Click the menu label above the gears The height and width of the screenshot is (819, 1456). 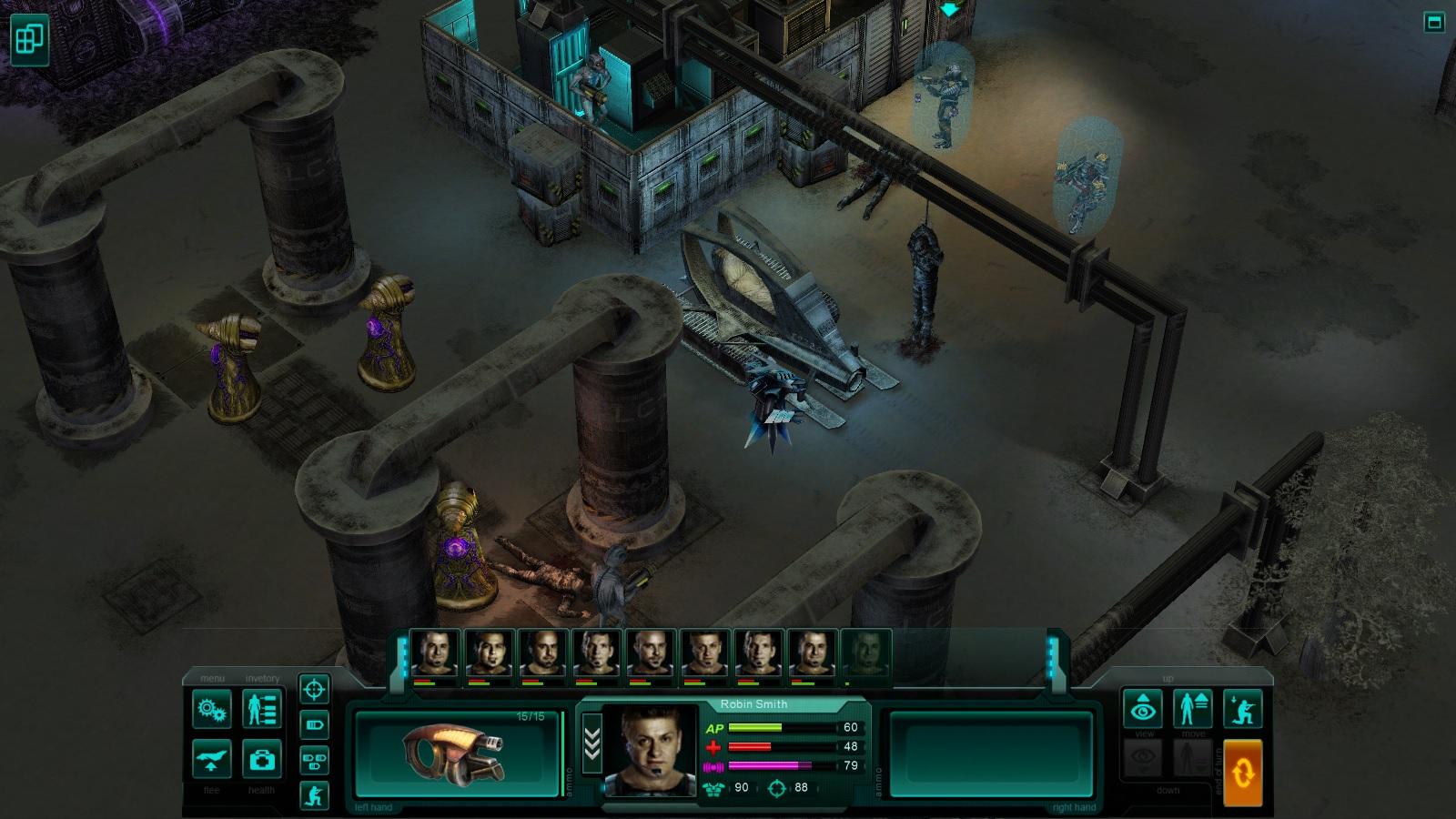click(x=211, y=677)
